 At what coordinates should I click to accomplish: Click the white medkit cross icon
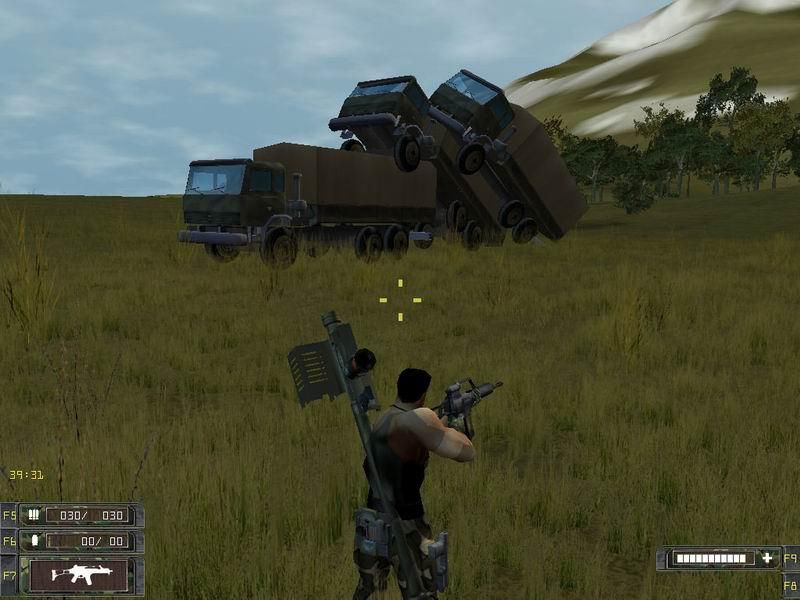[x=767, y=558]
